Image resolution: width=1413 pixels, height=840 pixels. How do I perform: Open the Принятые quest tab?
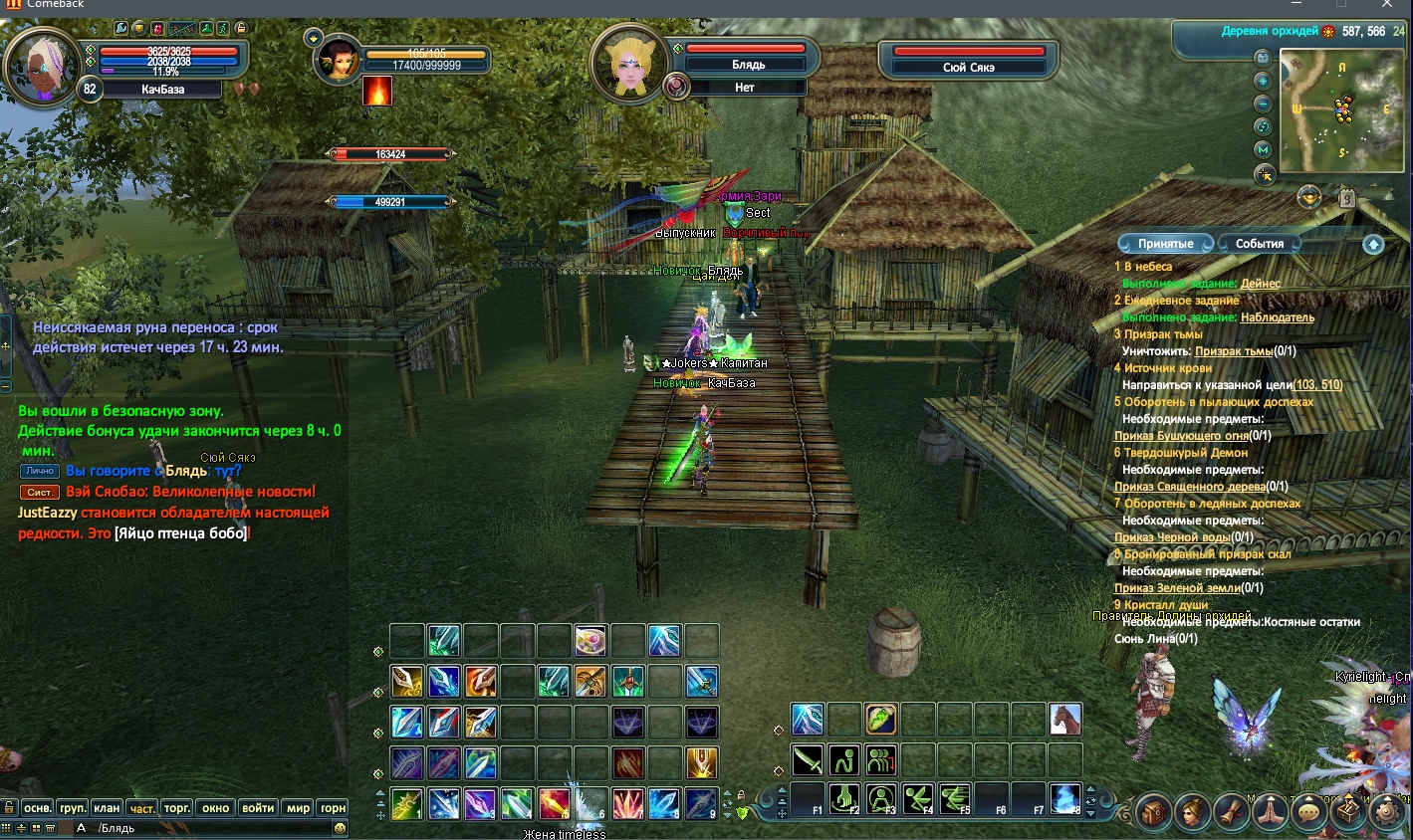pos(1165,244)
